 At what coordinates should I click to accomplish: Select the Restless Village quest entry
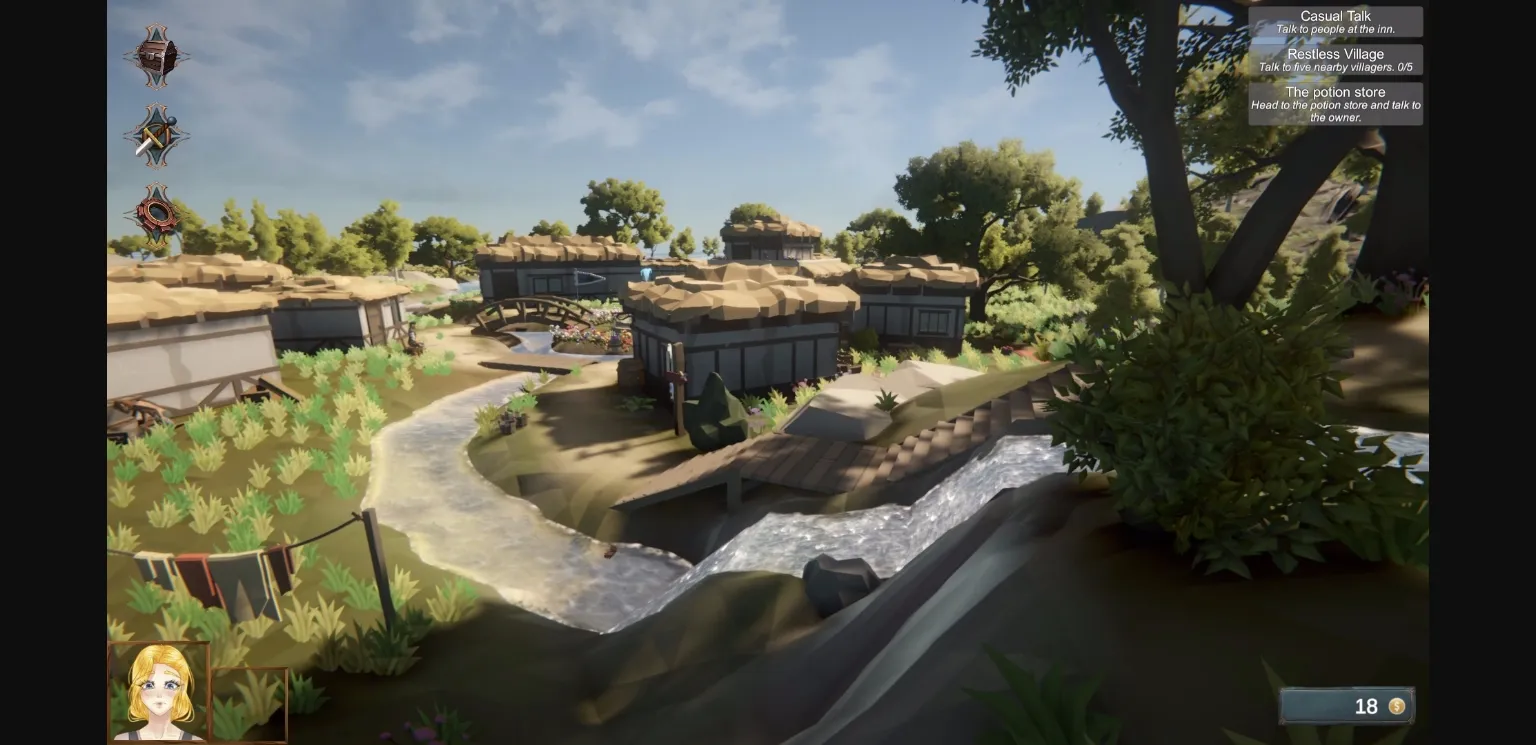[x=1335, y=59]
